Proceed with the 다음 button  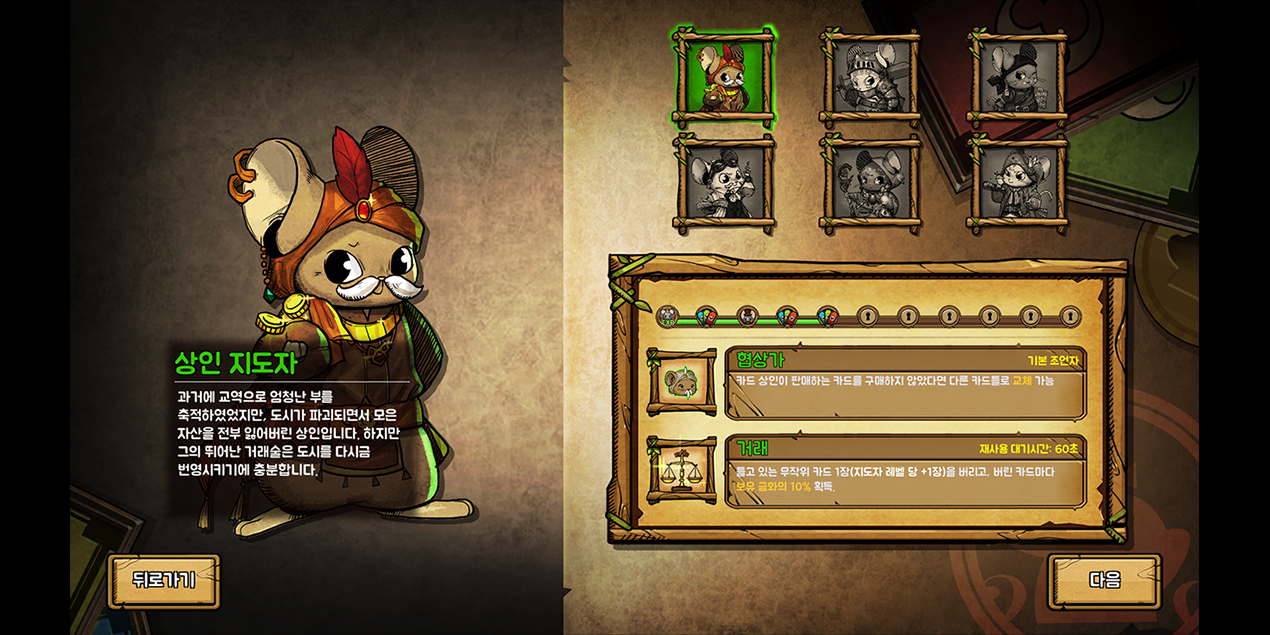1104,580
